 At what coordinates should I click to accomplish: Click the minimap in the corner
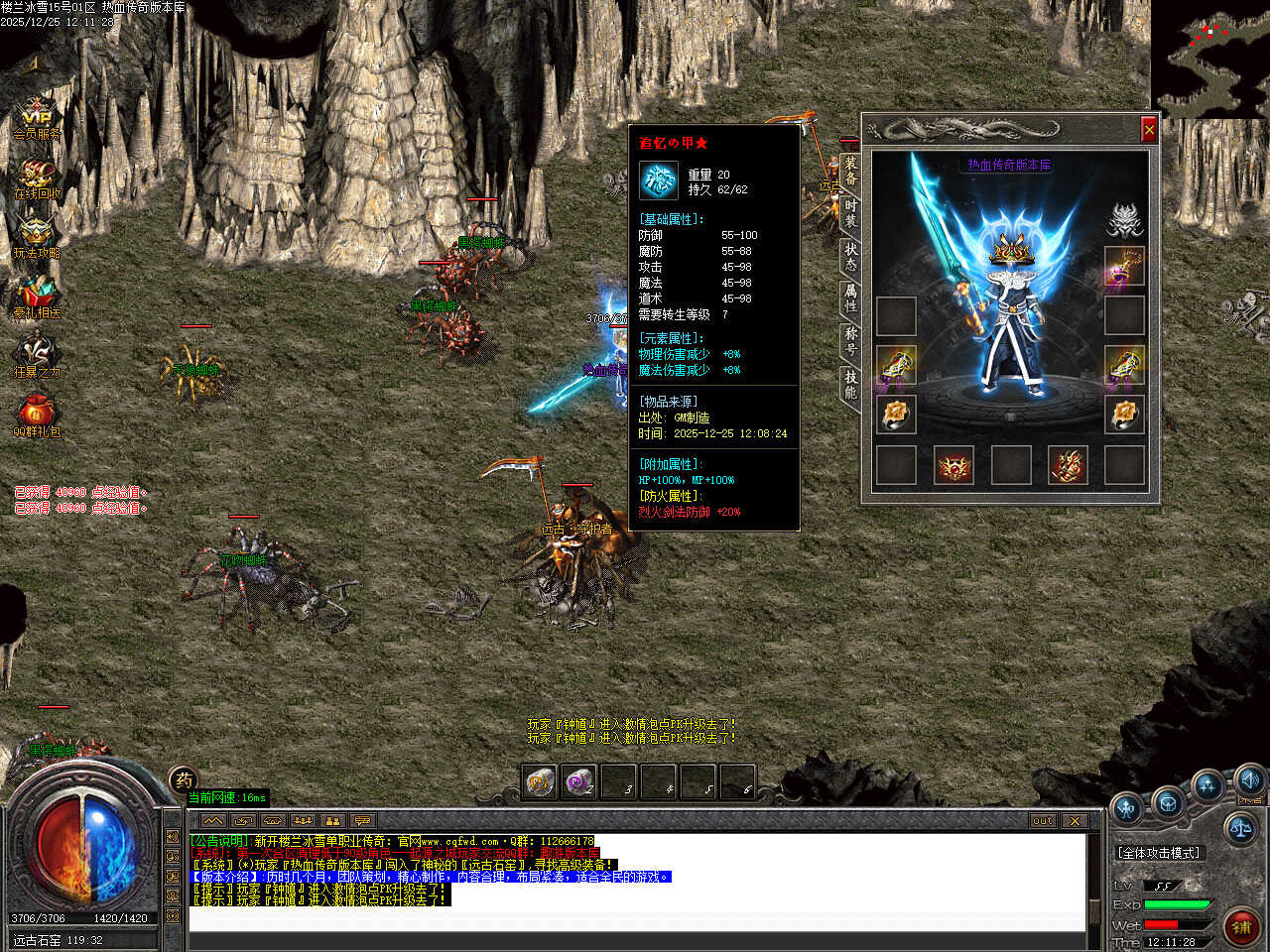[1209, 59]
